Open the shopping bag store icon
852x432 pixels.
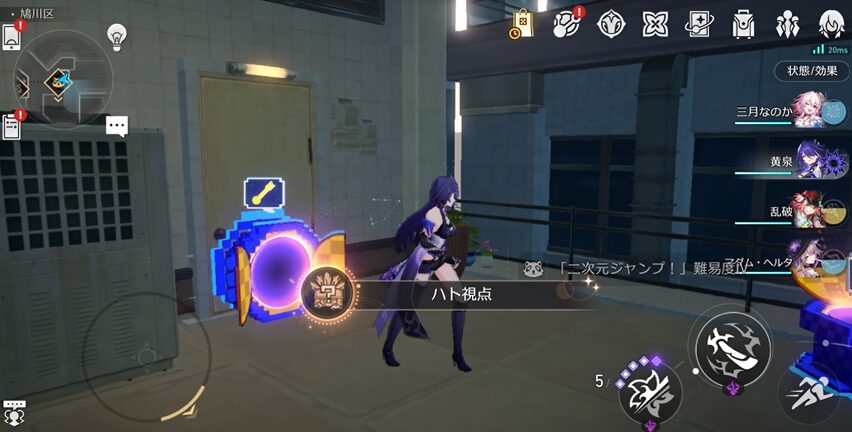(522, 24)
